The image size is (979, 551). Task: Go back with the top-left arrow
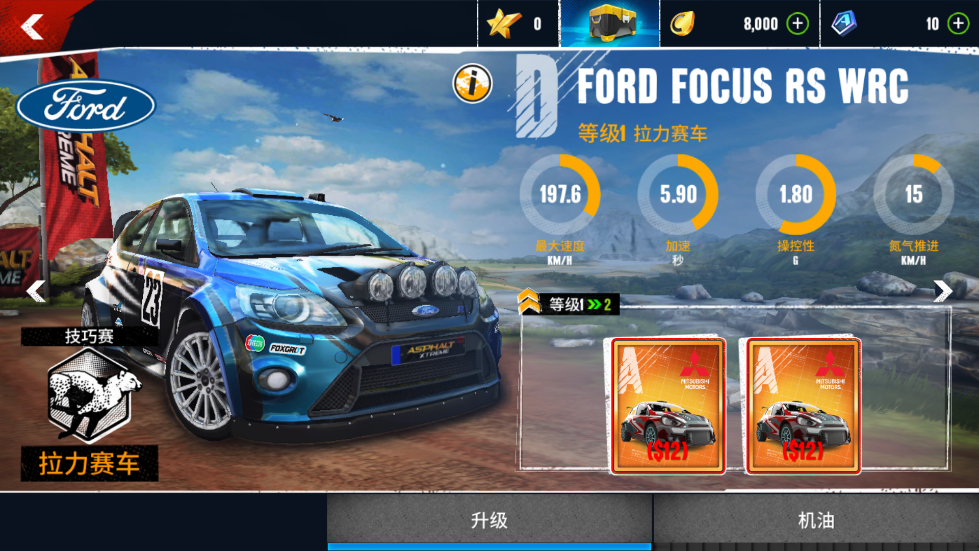point(32,27)
